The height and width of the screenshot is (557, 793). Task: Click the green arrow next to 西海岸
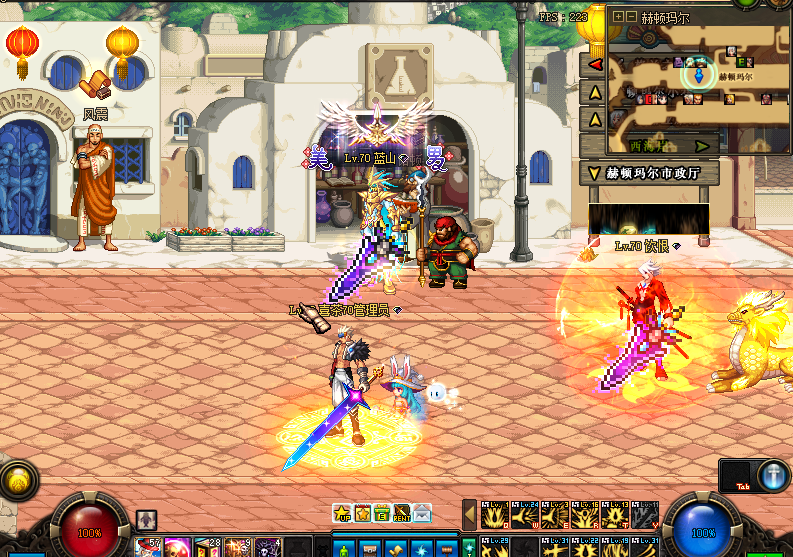point(702,146)
